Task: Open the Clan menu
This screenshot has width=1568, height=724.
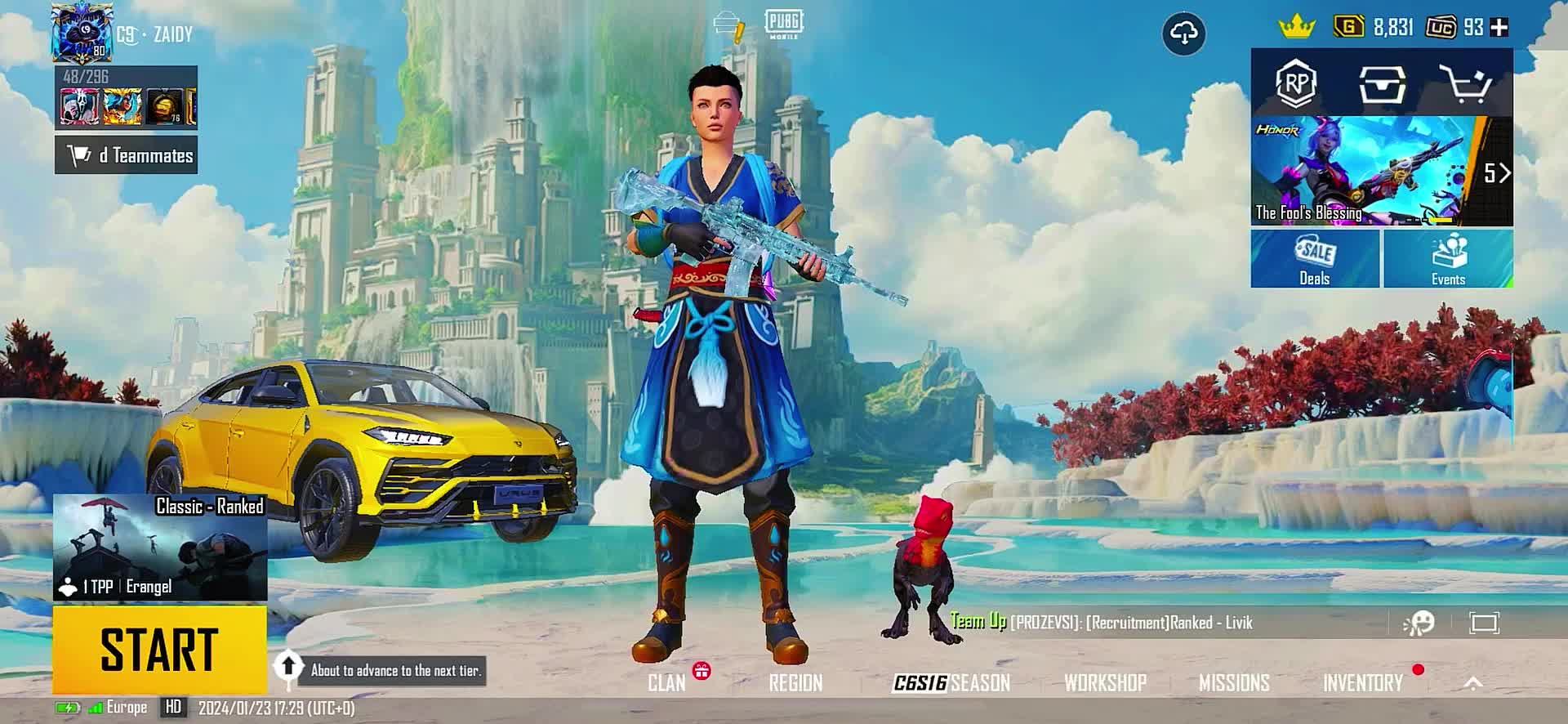Action: [666, 683]
